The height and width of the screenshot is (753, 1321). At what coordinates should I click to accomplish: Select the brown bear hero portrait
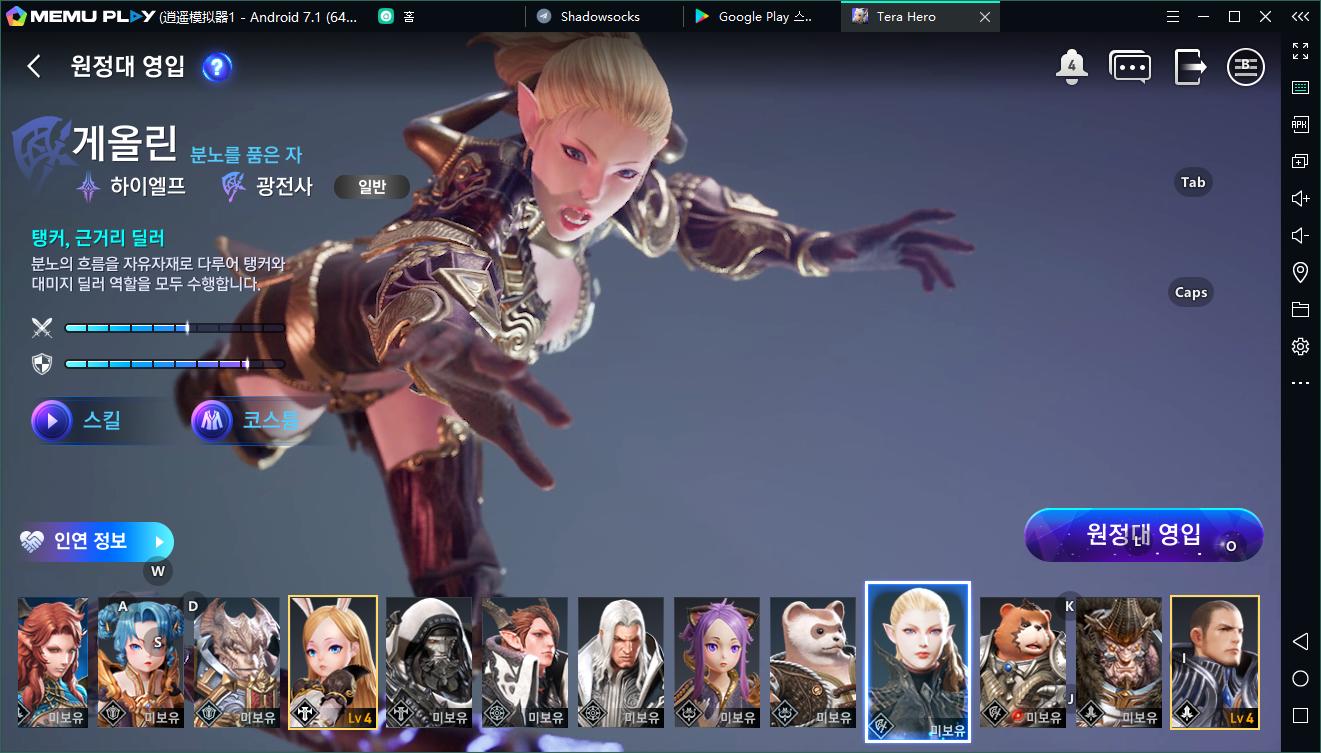pyautogui.click(x=1023, y=661)
